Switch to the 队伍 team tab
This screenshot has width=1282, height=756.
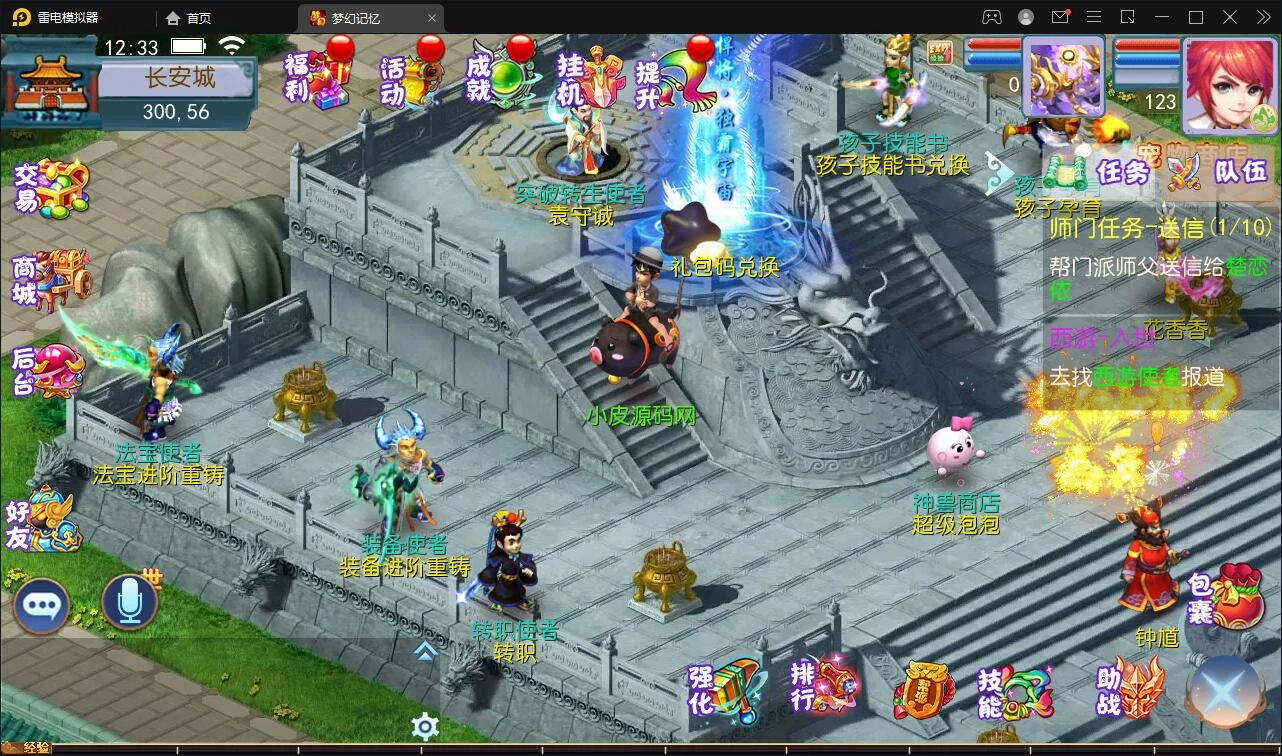[x=1218, y=172]
